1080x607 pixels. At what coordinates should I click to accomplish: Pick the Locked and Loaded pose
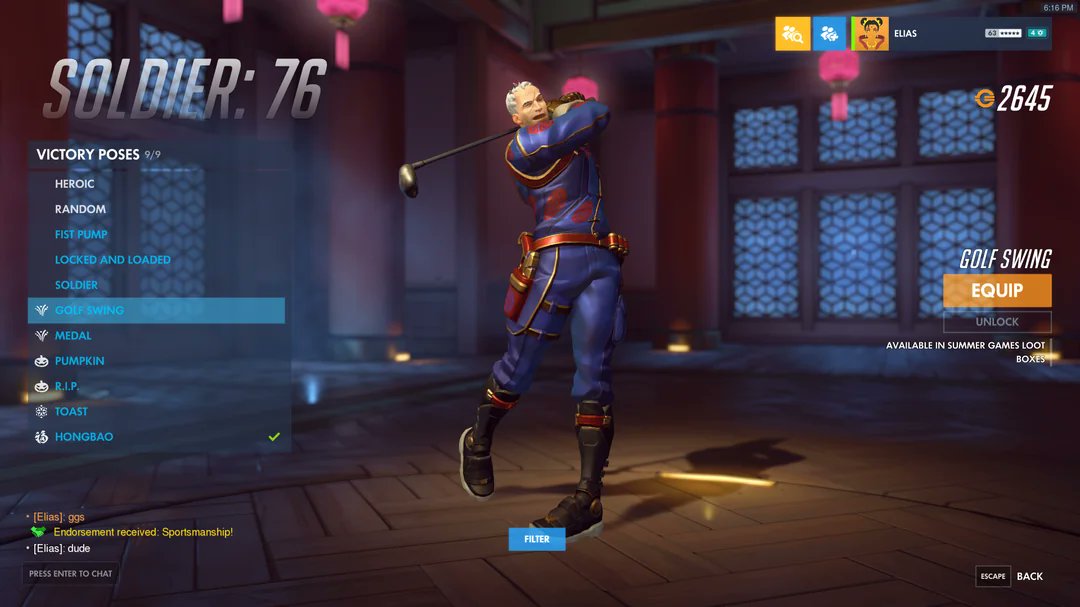click(x=112, y=260)
